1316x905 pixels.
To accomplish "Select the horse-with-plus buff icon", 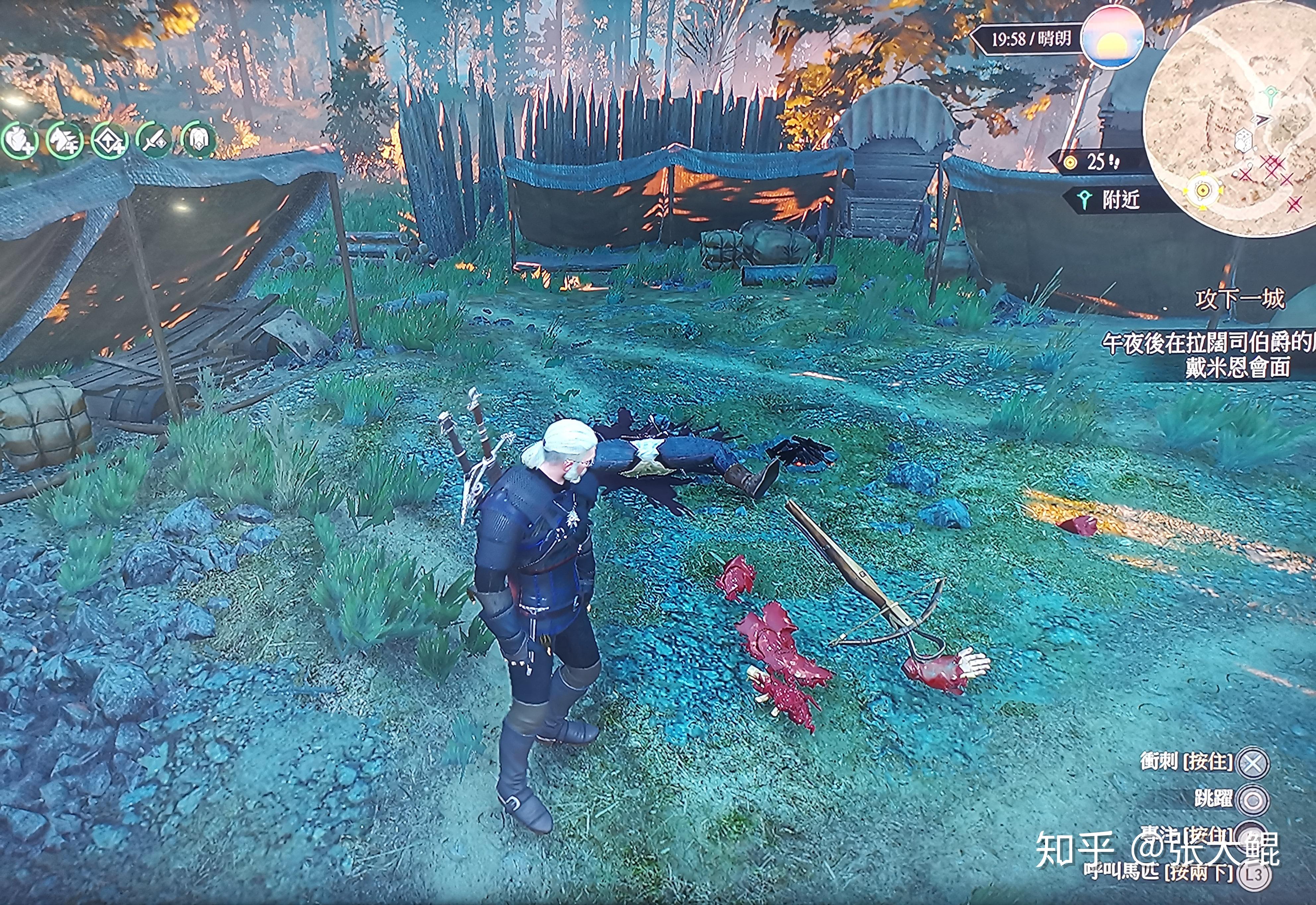I will pyautogui.click(x=64, y=141).
